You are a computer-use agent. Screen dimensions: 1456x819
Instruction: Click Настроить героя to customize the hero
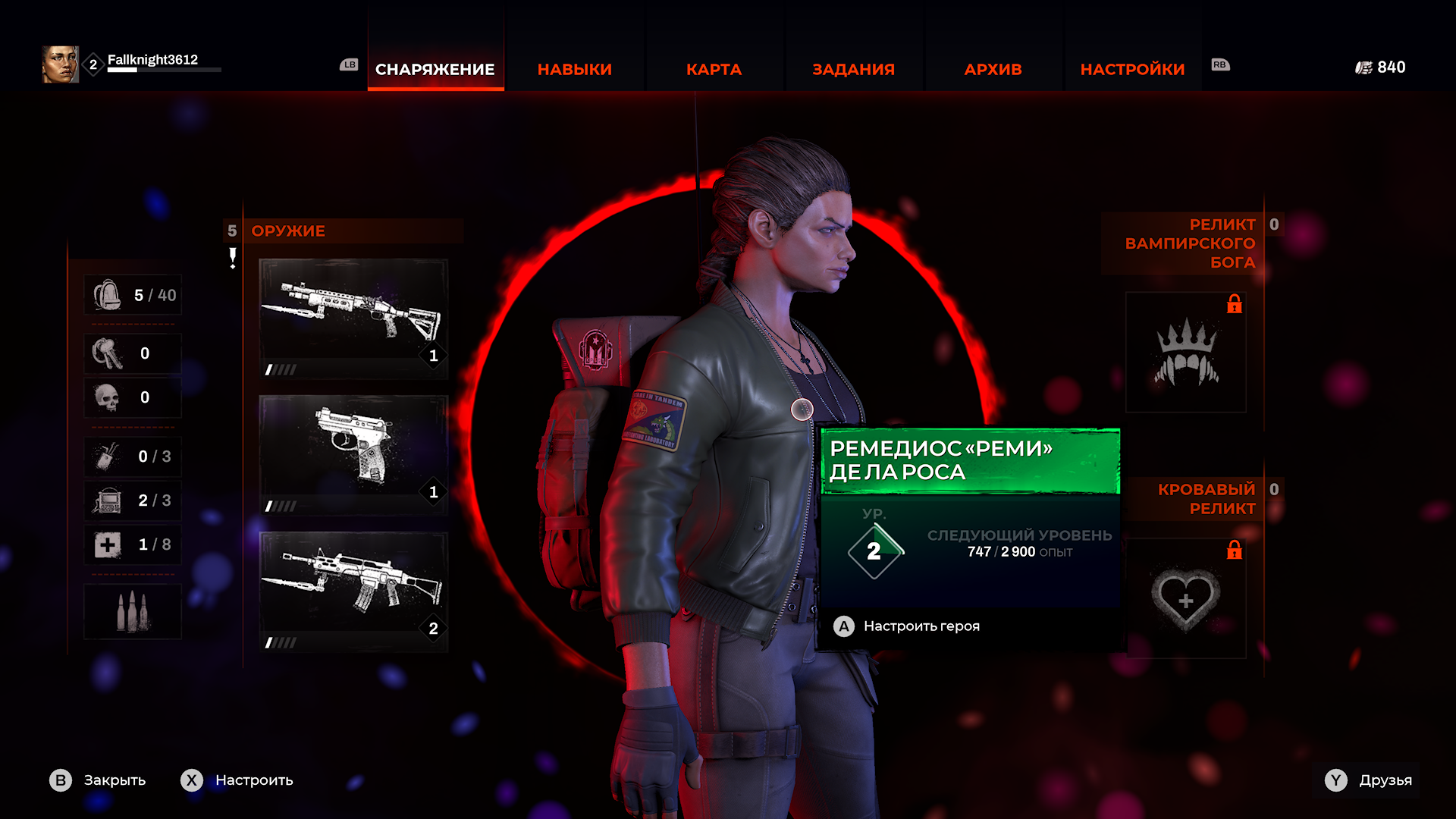(921, 626)
